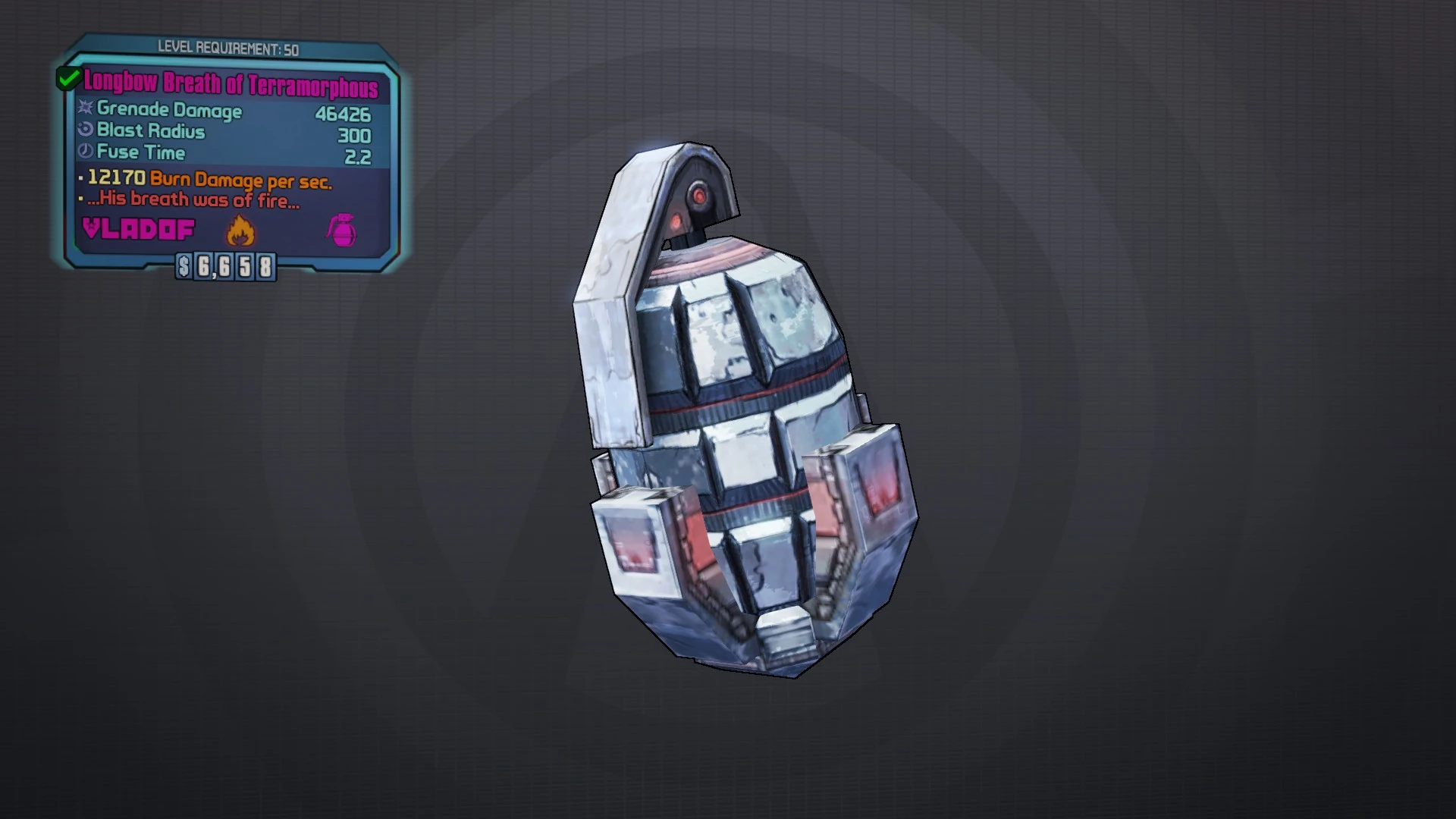This screenshot has height=819, width=1456.
Task: Click the Vladof manufacturer logo
Action: point(139,230)
